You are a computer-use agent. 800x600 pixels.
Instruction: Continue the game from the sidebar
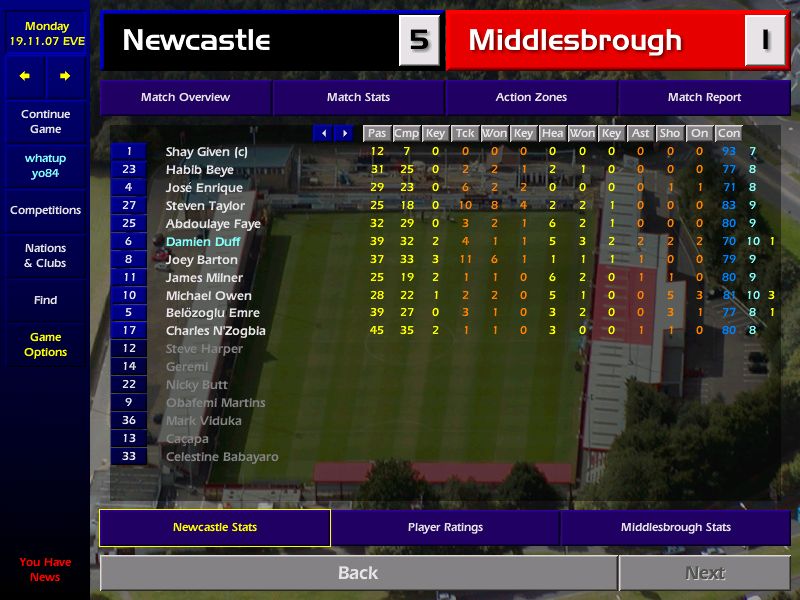(x=45, y=122)
